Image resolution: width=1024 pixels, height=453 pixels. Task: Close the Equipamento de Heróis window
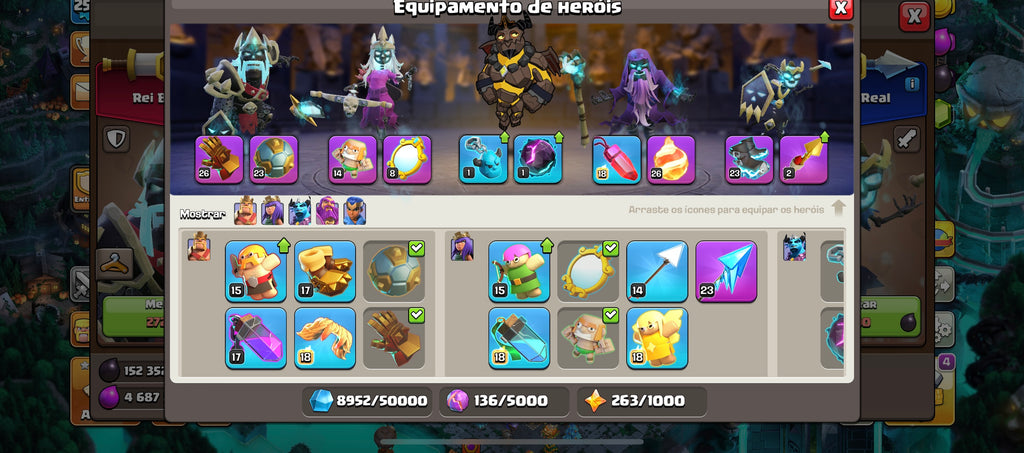[x=841, y=8]
